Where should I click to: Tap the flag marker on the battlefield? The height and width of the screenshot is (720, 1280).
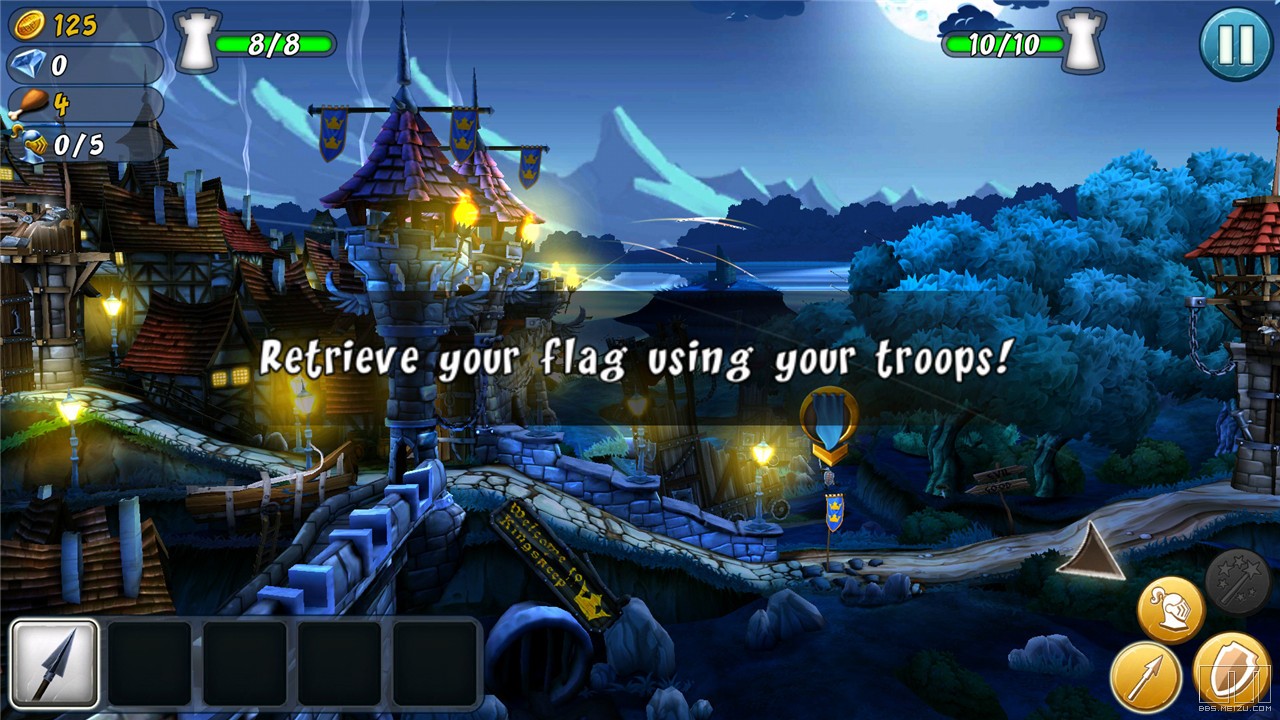tap(829, 427)
